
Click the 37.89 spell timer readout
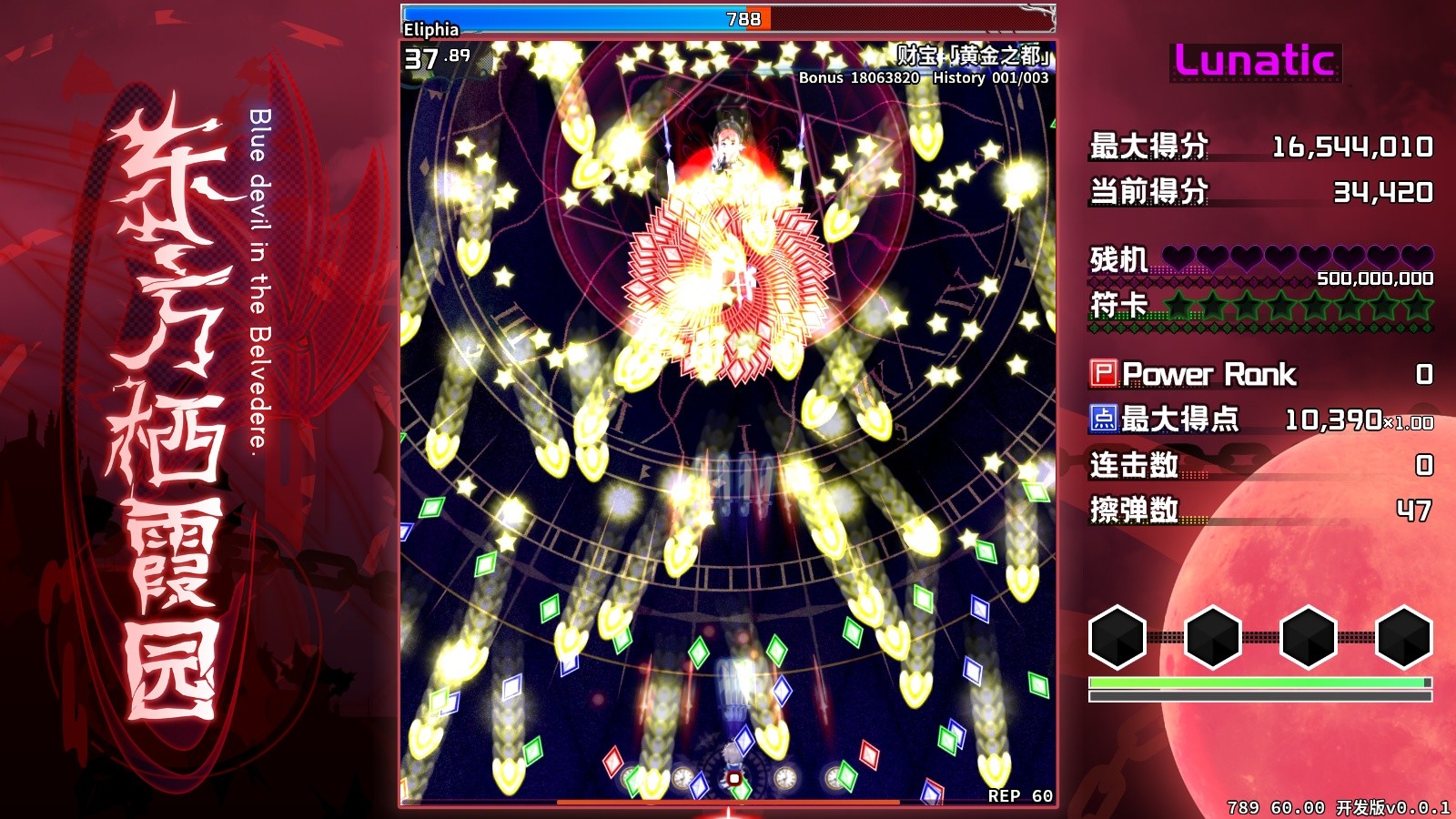tap(434, 60)
